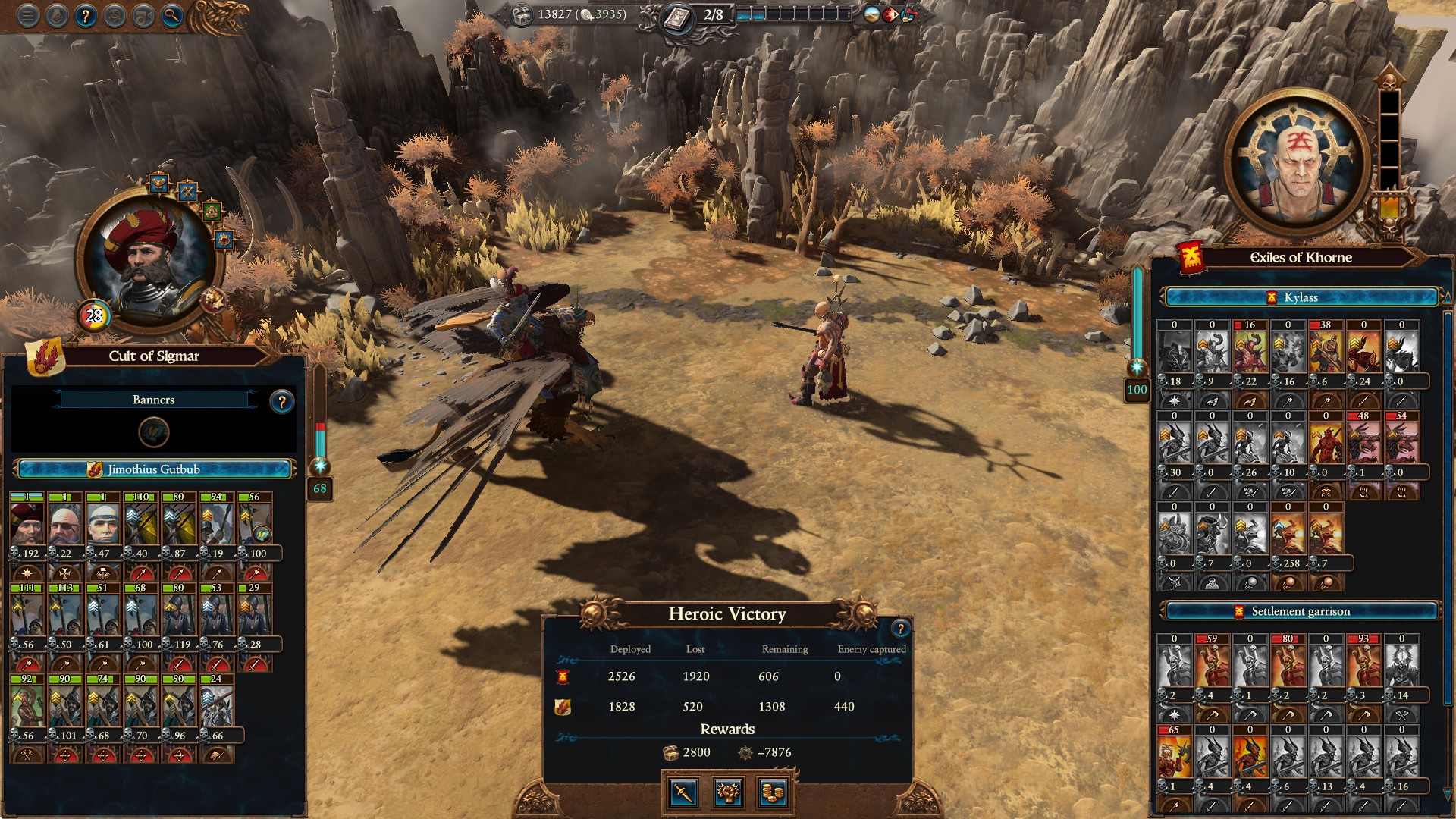Open help on the Heroic Victory panel
Viewport: 1456px width, 819px height.
click(x=900, y=628)
